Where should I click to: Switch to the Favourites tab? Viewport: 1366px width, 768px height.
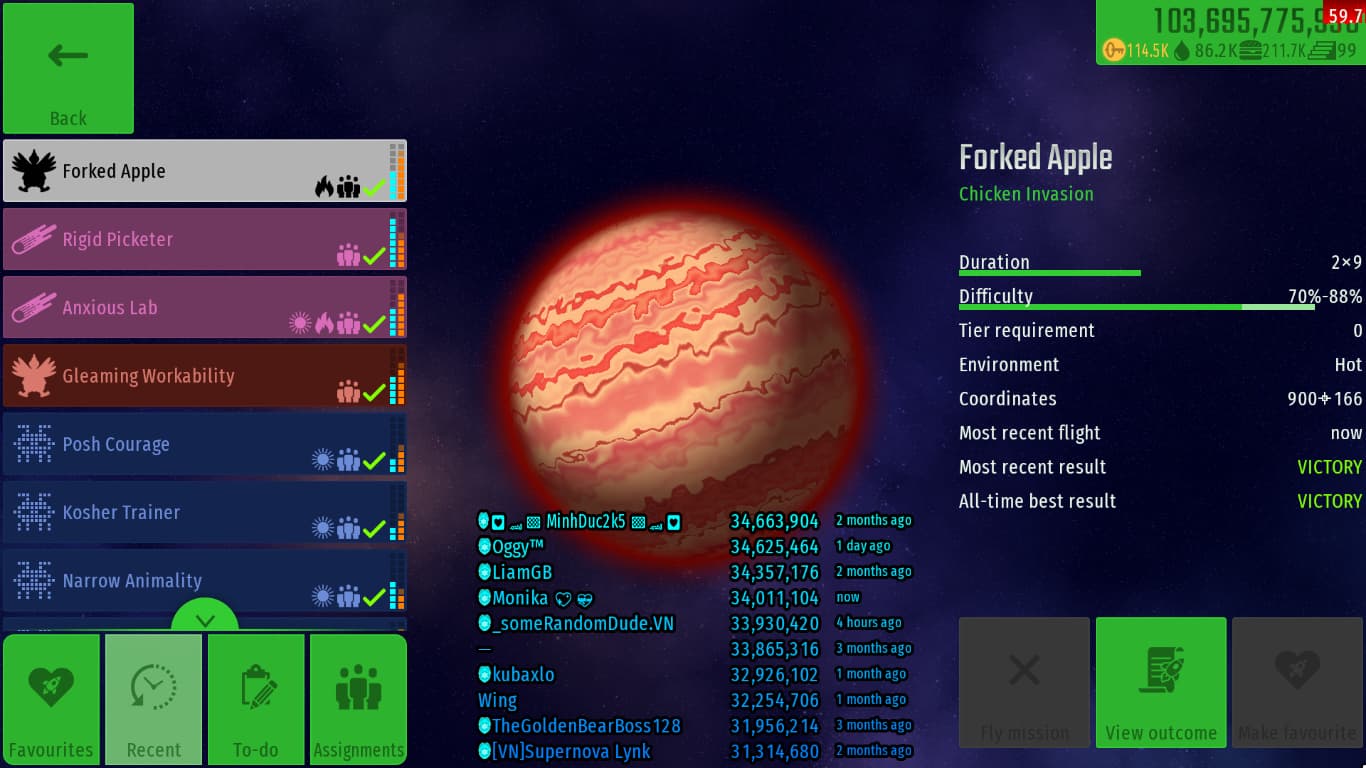(x=51, y=700)
